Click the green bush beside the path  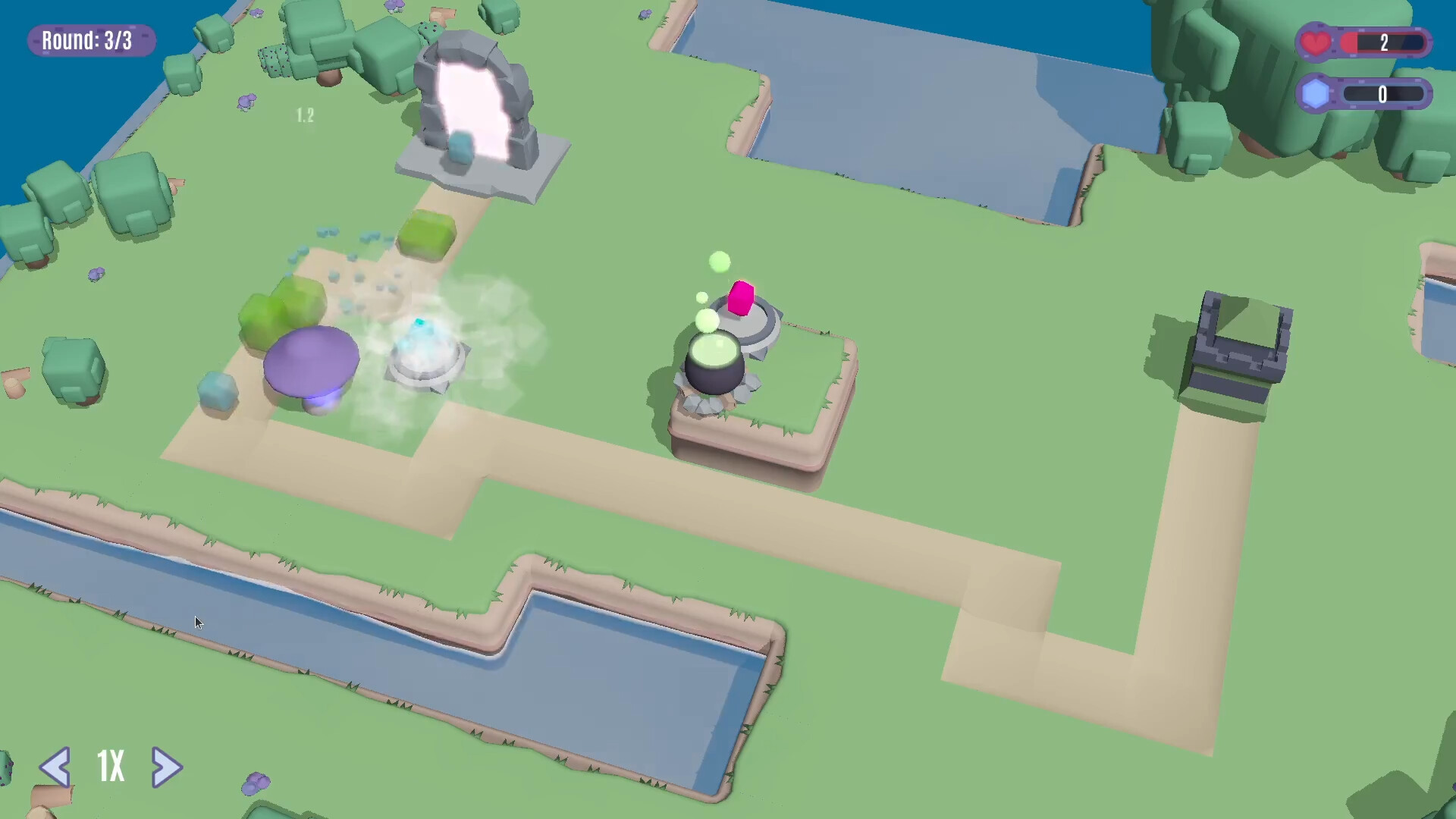(425, 235)
